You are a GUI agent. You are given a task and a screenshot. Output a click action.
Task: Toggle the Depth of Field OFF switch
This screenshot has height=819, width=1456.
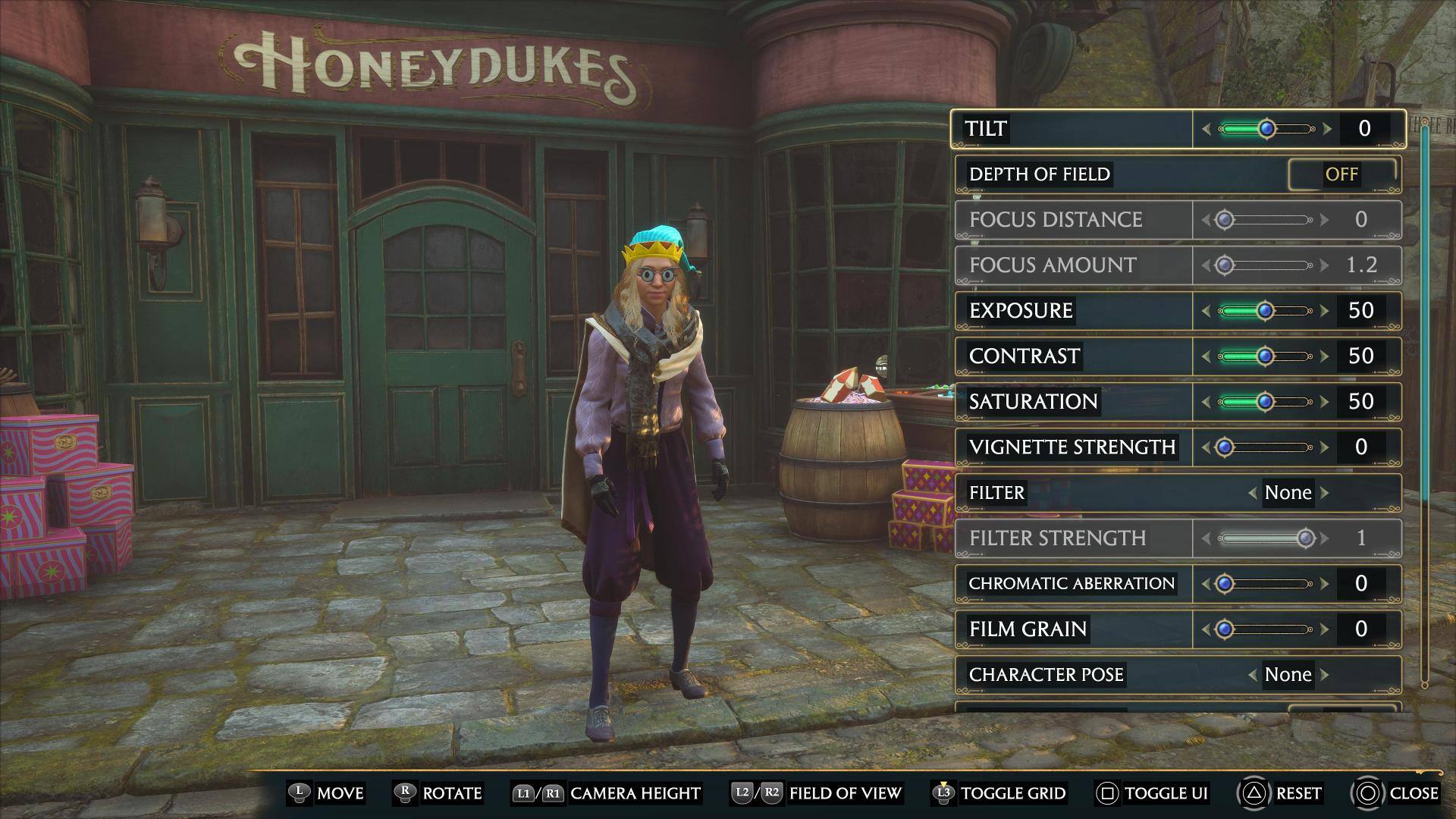click(x=1341, y=174)
